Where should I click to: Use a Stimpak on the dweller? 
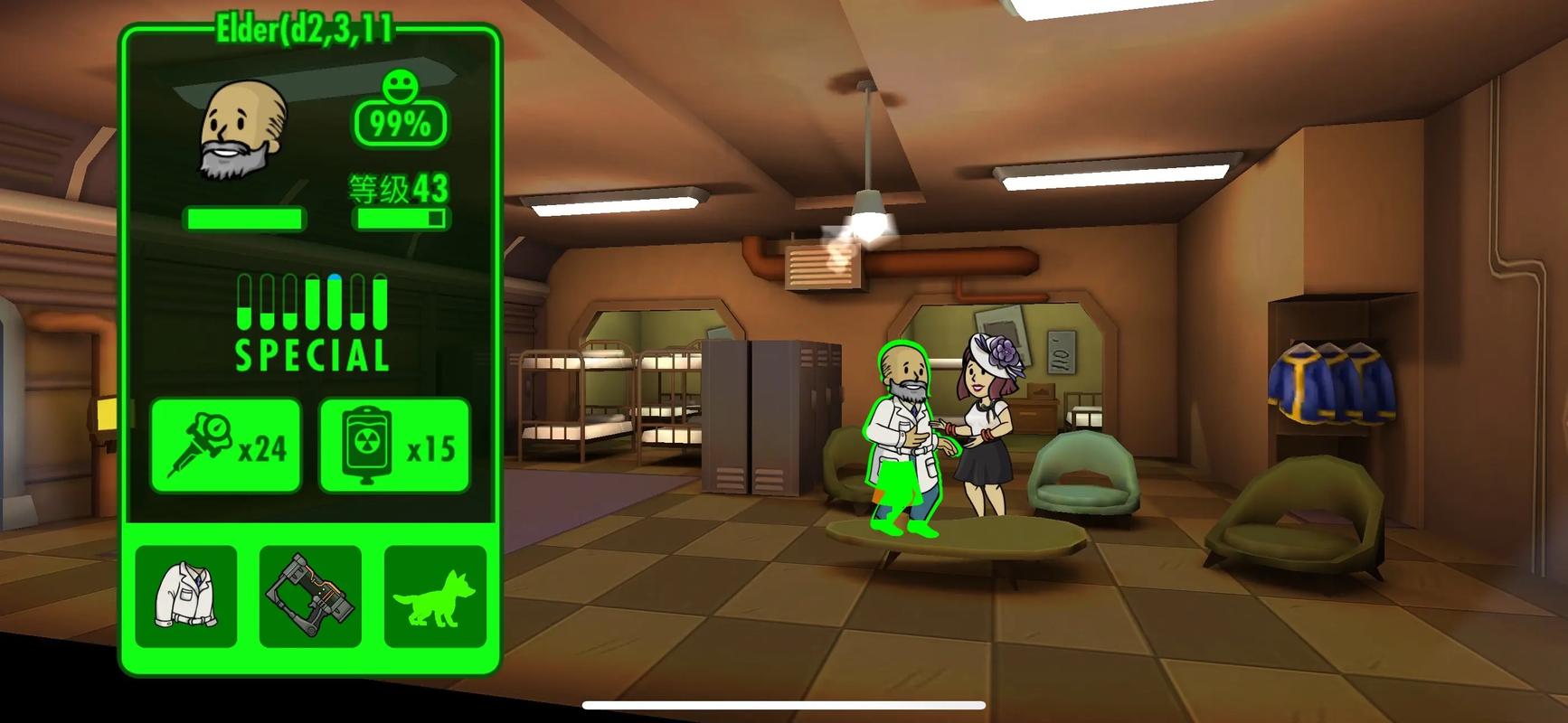coord(225,446)
